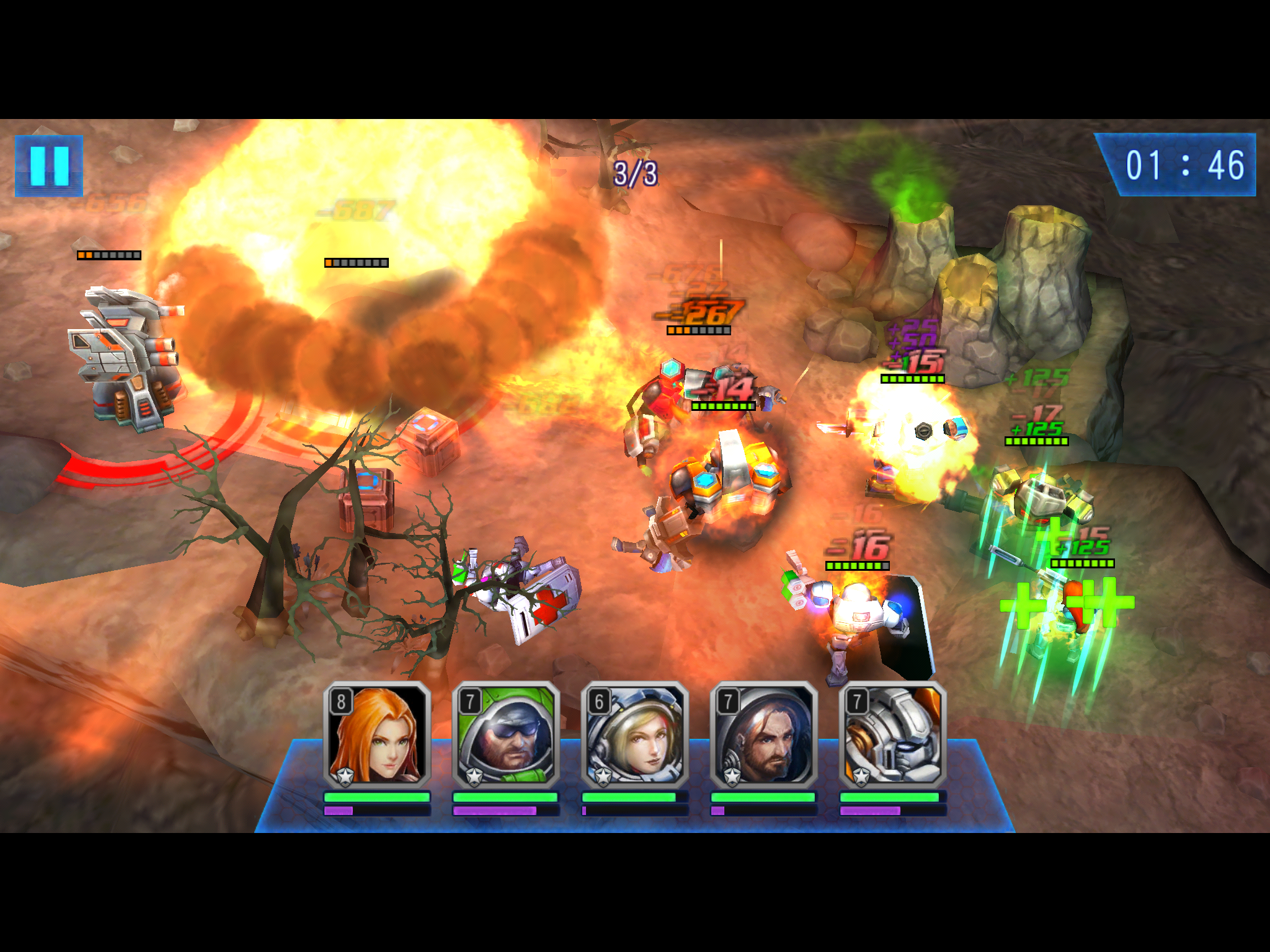Screen dimensions: 1270x952
Task: Tap the white armored mech hero portrait
Action: tap(893, 736)
